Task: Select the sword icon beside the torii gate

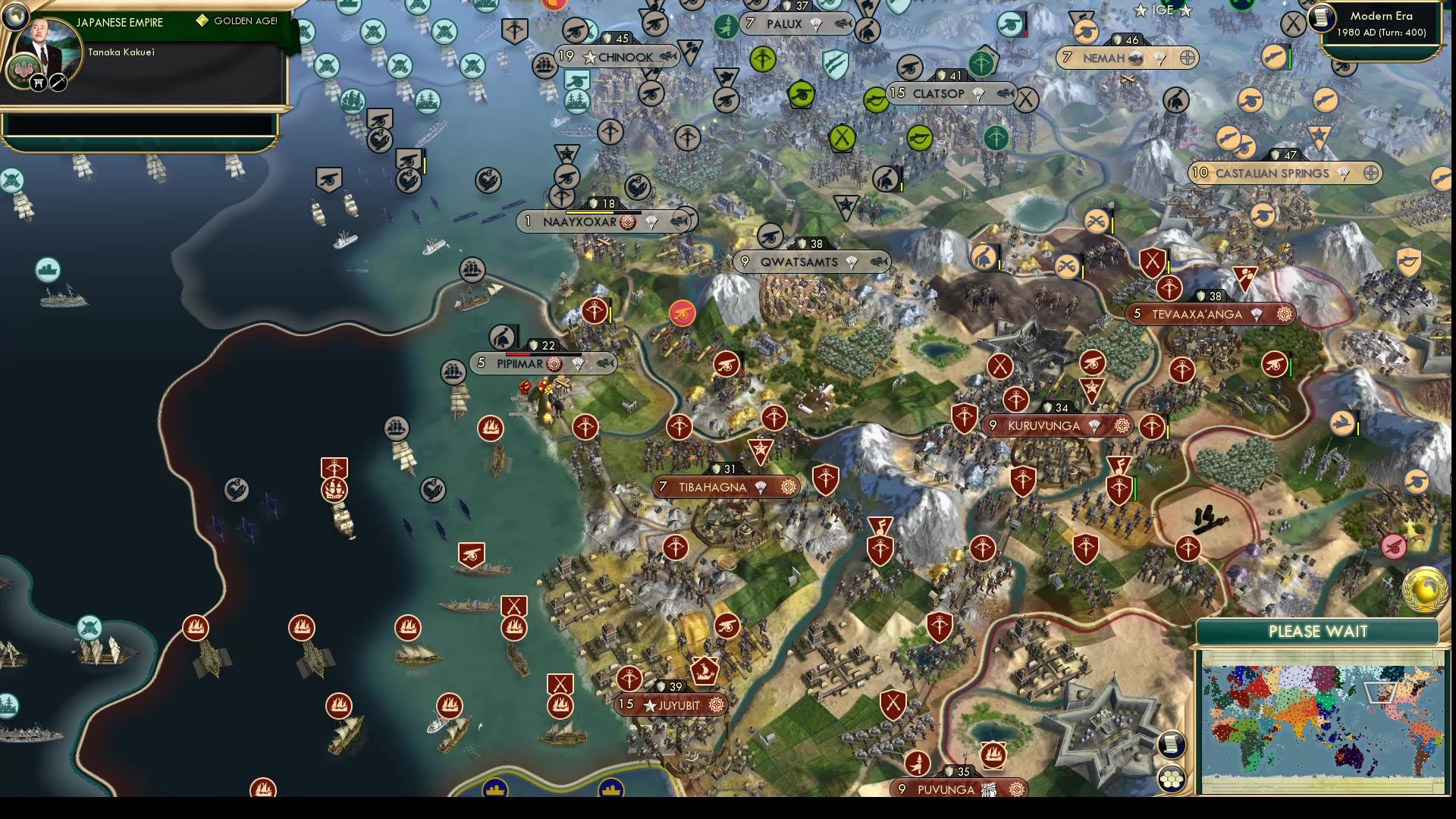Action: (x=57, y=82)
